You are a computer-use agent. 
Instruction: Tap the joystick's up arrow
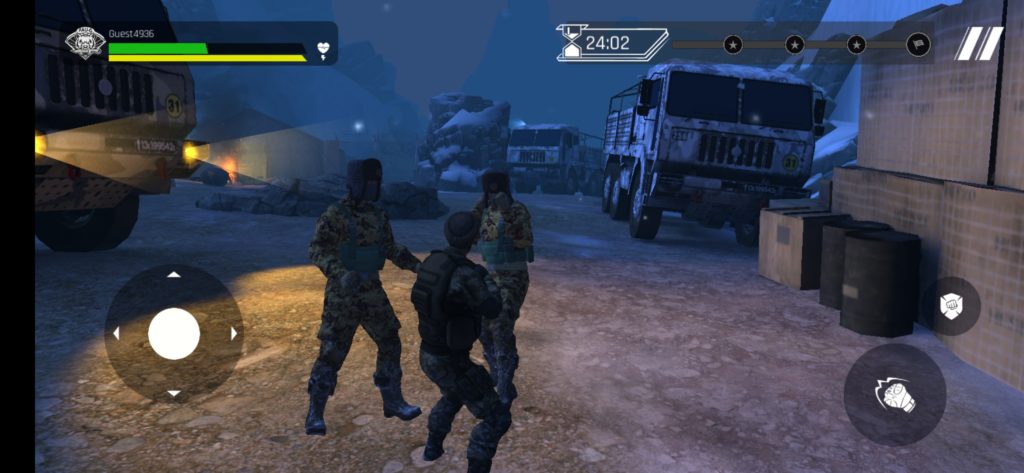tap(174, 274)
